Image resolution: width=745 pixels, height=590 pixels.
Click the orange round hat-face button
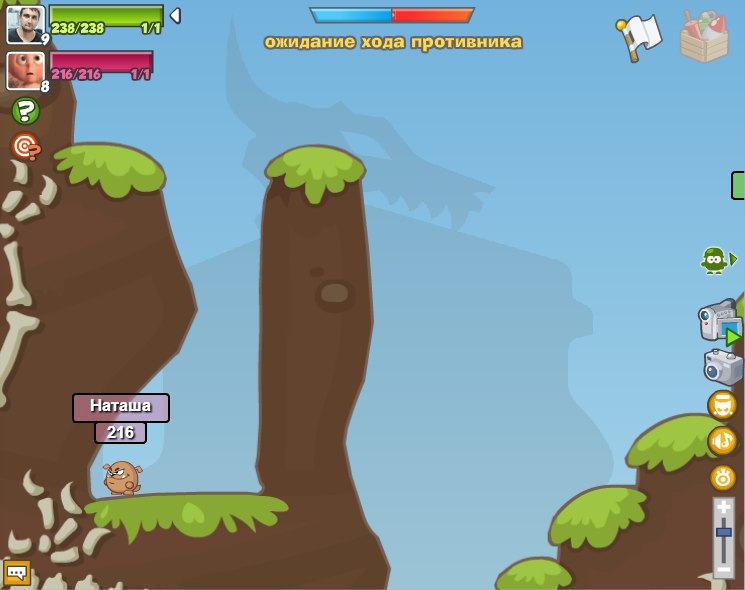[722, 405]
